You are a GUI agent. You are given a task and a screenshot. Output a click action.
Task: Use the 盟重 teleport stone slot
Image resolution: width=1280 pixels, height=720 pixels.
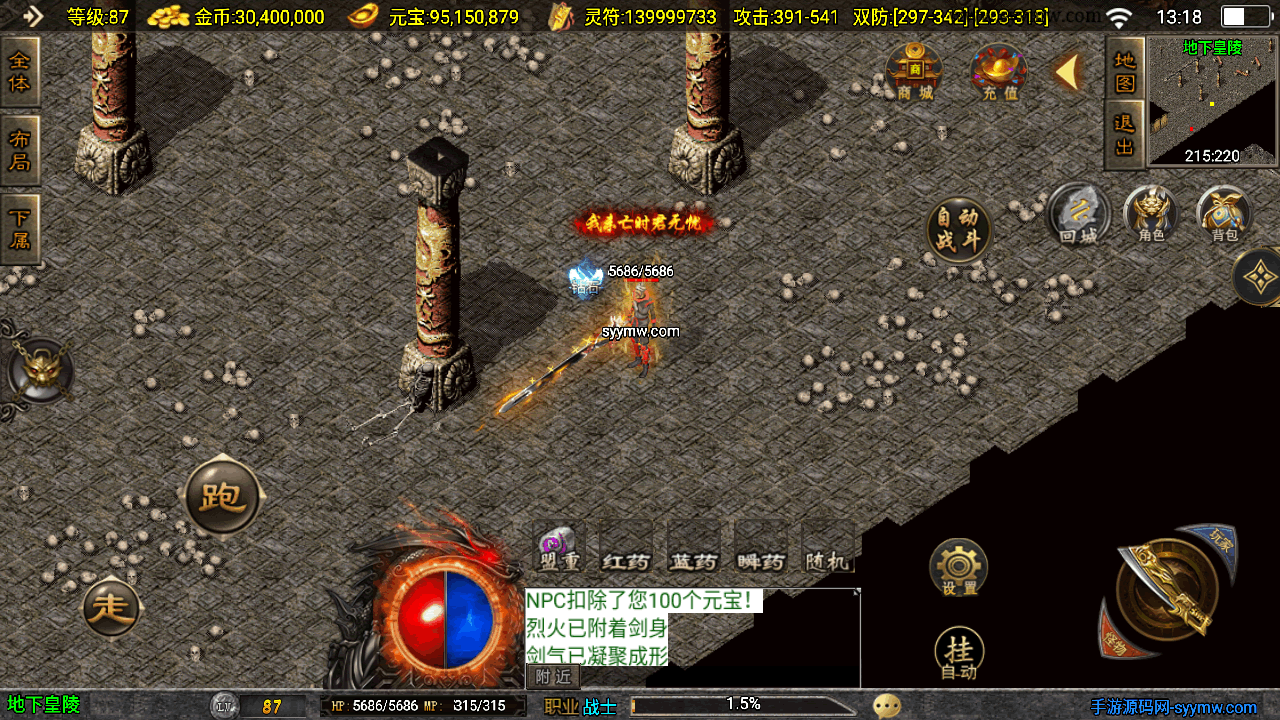click(559, 548)
